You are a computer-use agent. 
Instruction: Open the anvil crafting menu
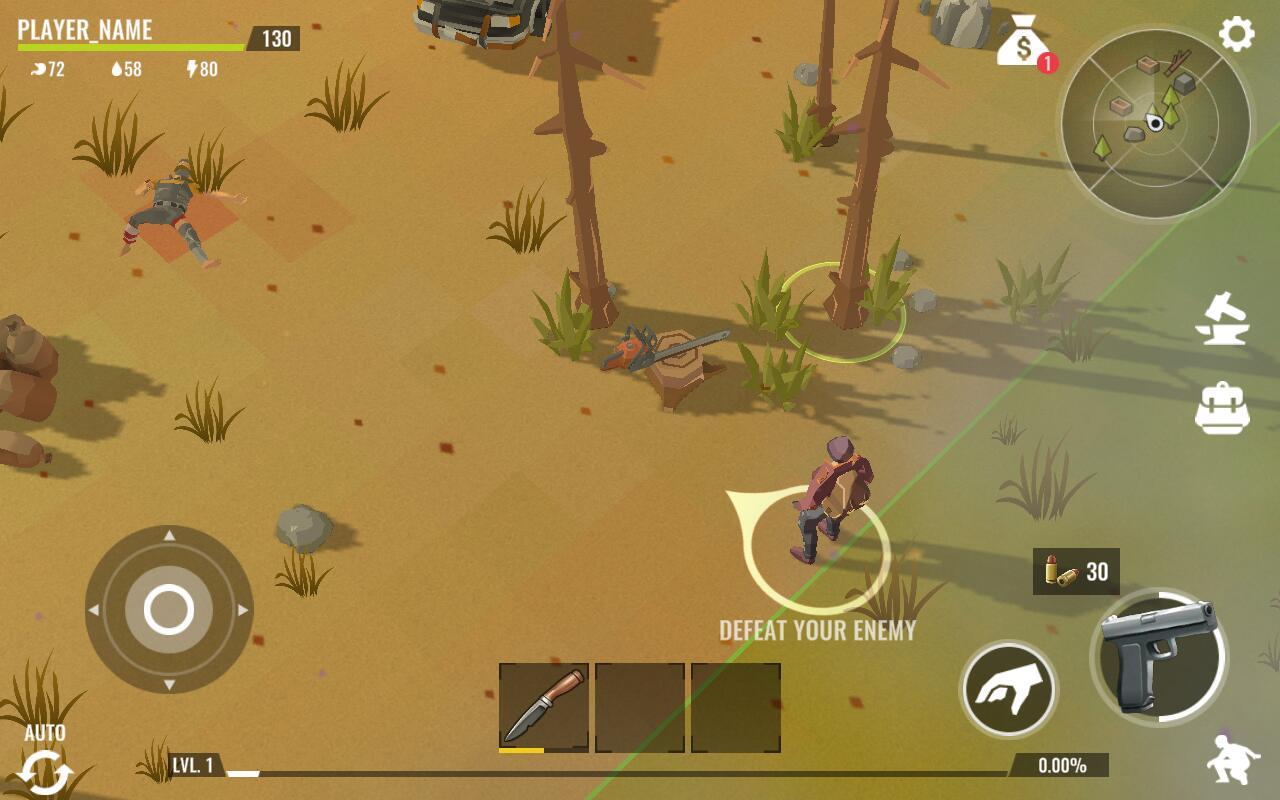click(1222, 319)
